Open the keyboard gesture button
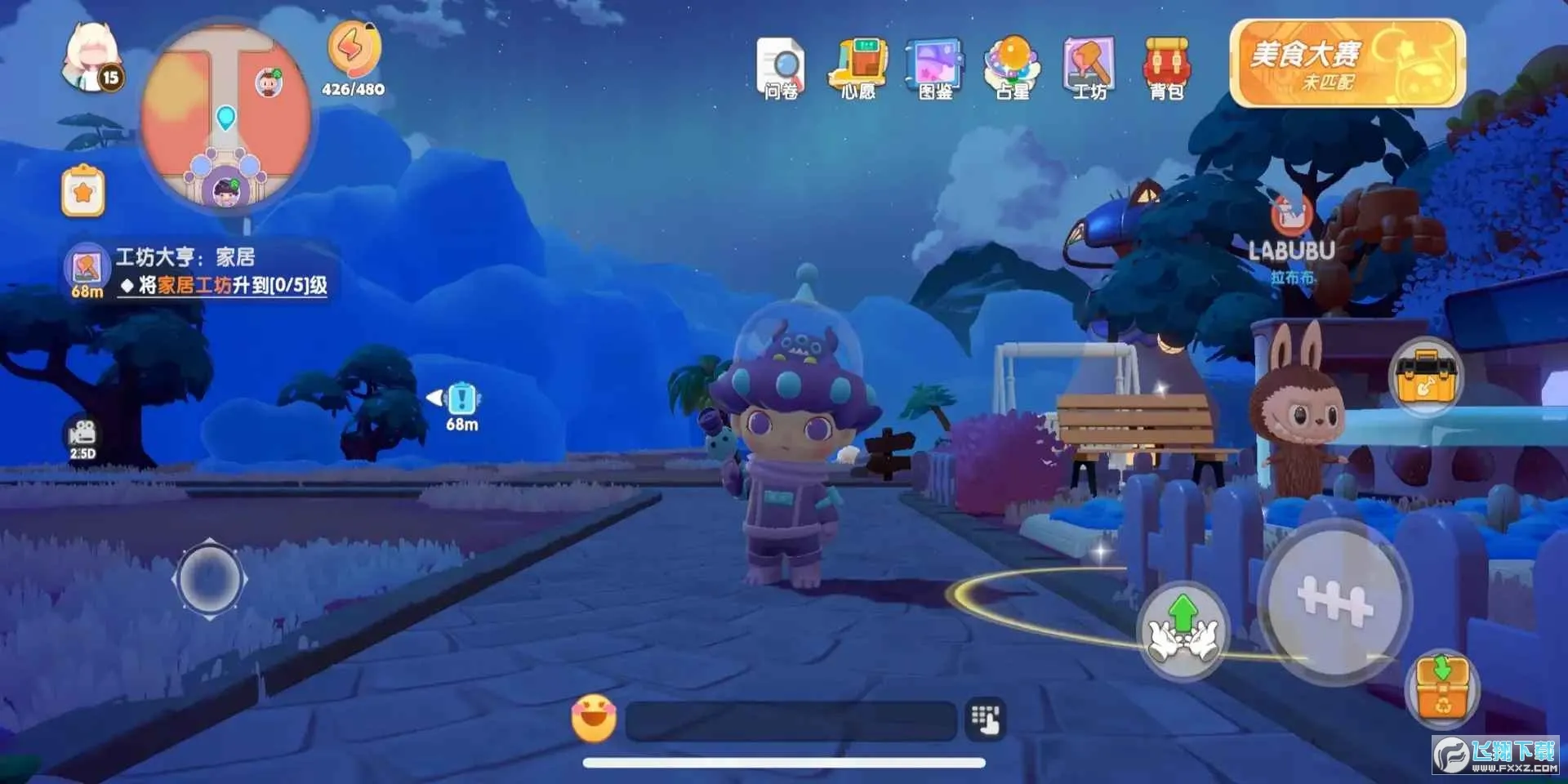Viewport: 1568px width, 784px height. point(986,719)
